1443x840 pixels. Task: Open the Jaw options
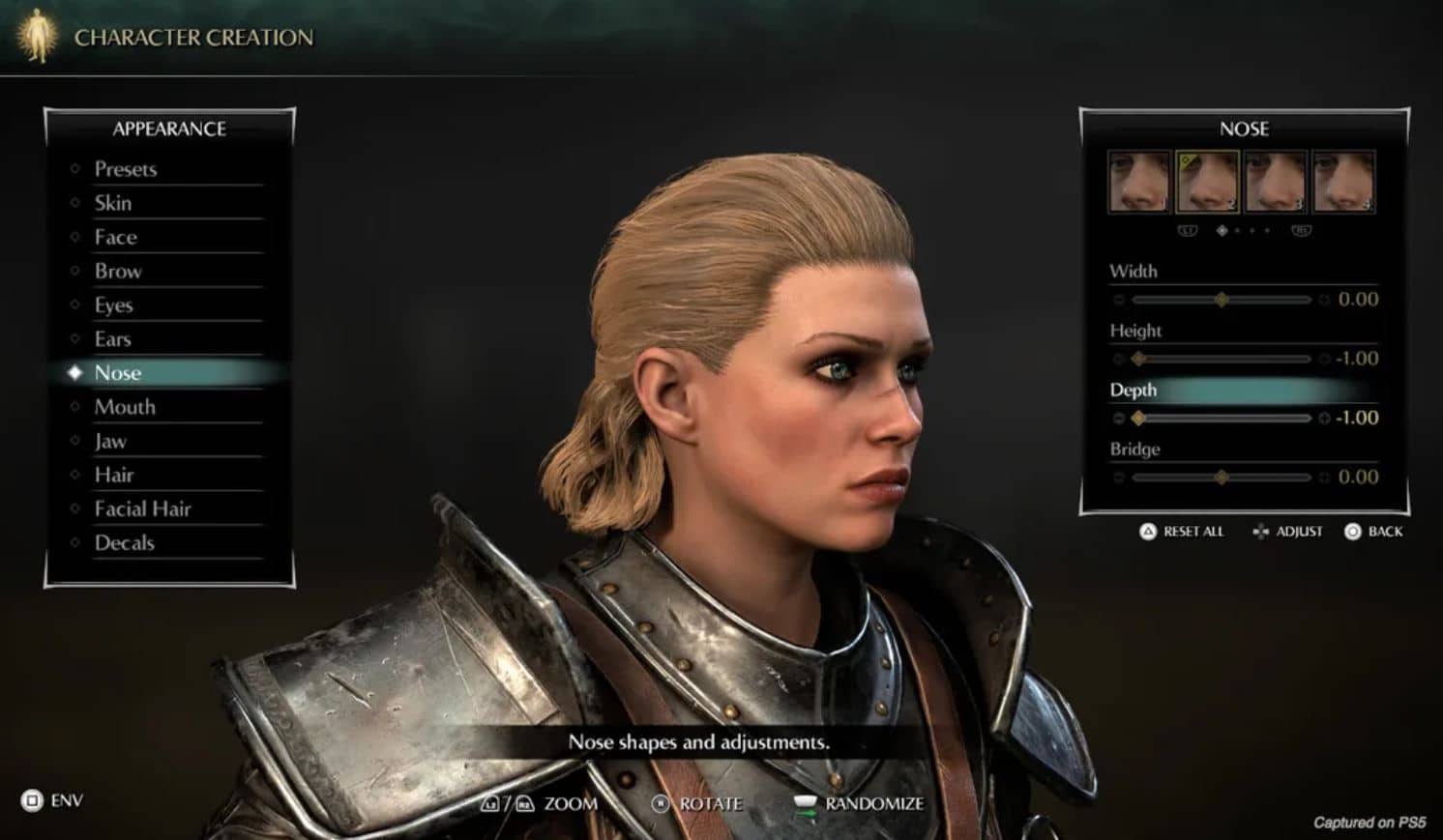click(x=110, y=441)
